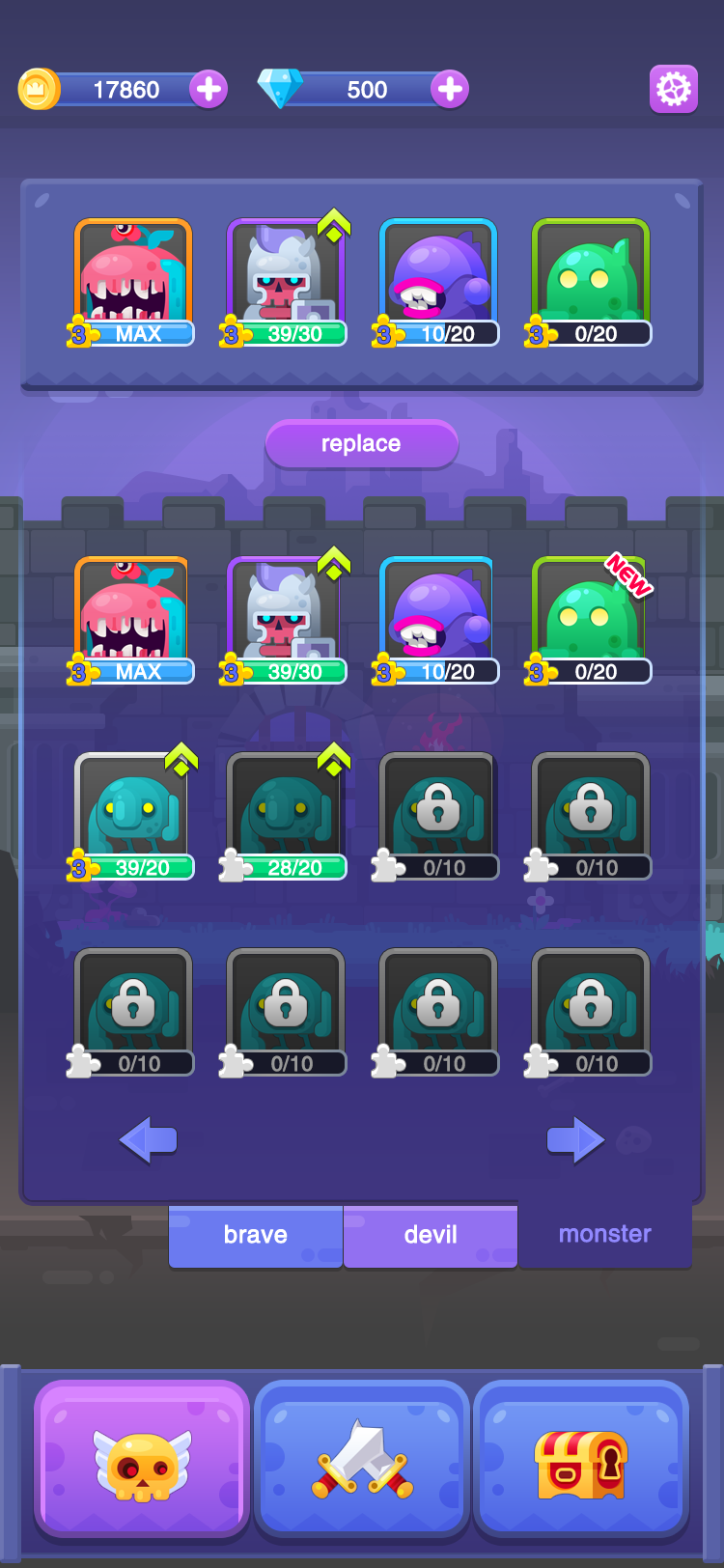Image resolution: width=724 pixels, height=1568 pixels.
Task: Tap the plus button beside the gold coins
Action: (209, 90)
